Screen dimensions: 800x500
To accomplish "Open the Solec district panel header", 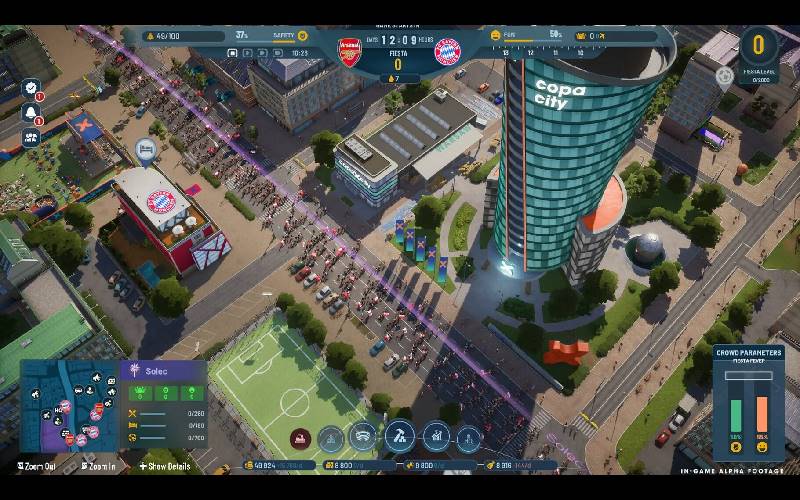I will click(162, 371).
